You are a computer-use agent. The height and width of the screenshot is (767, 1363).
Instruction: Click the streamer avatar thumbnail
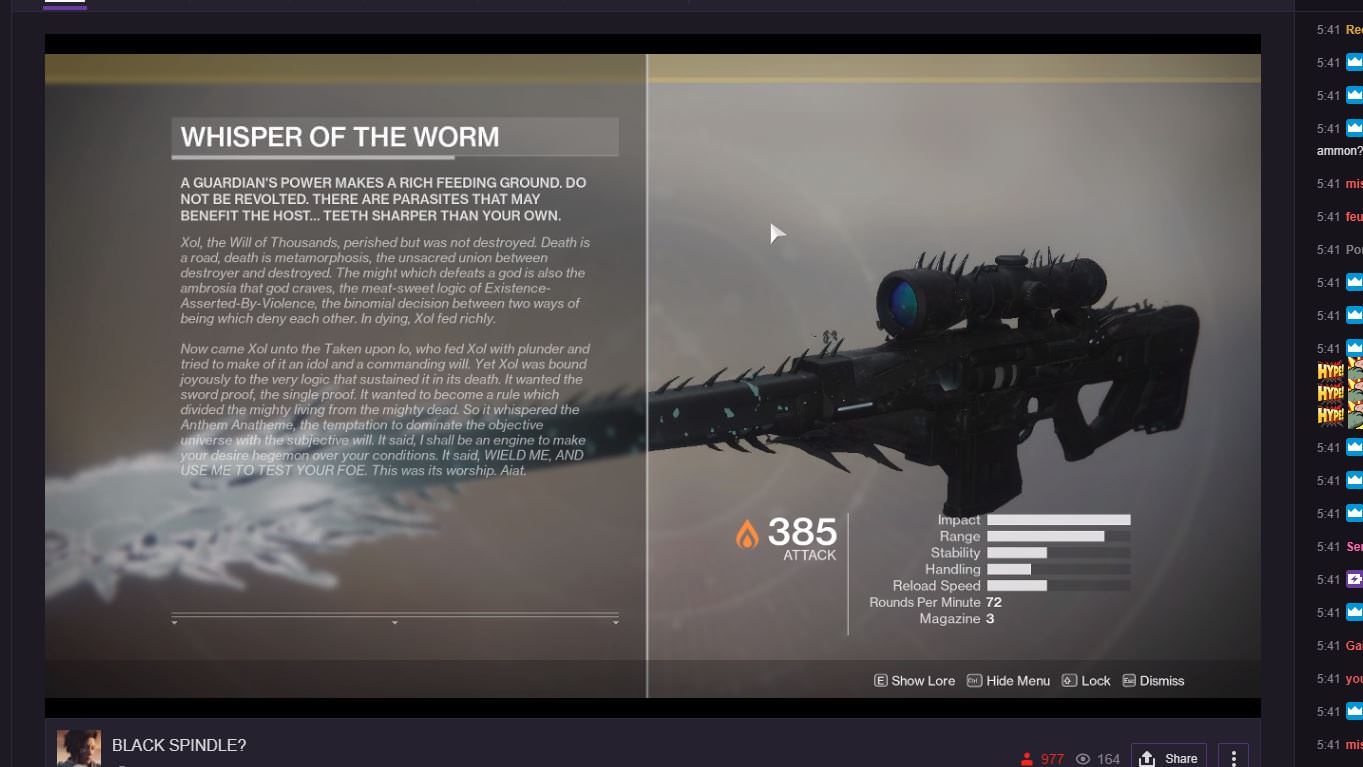click(x=78, y=747)
